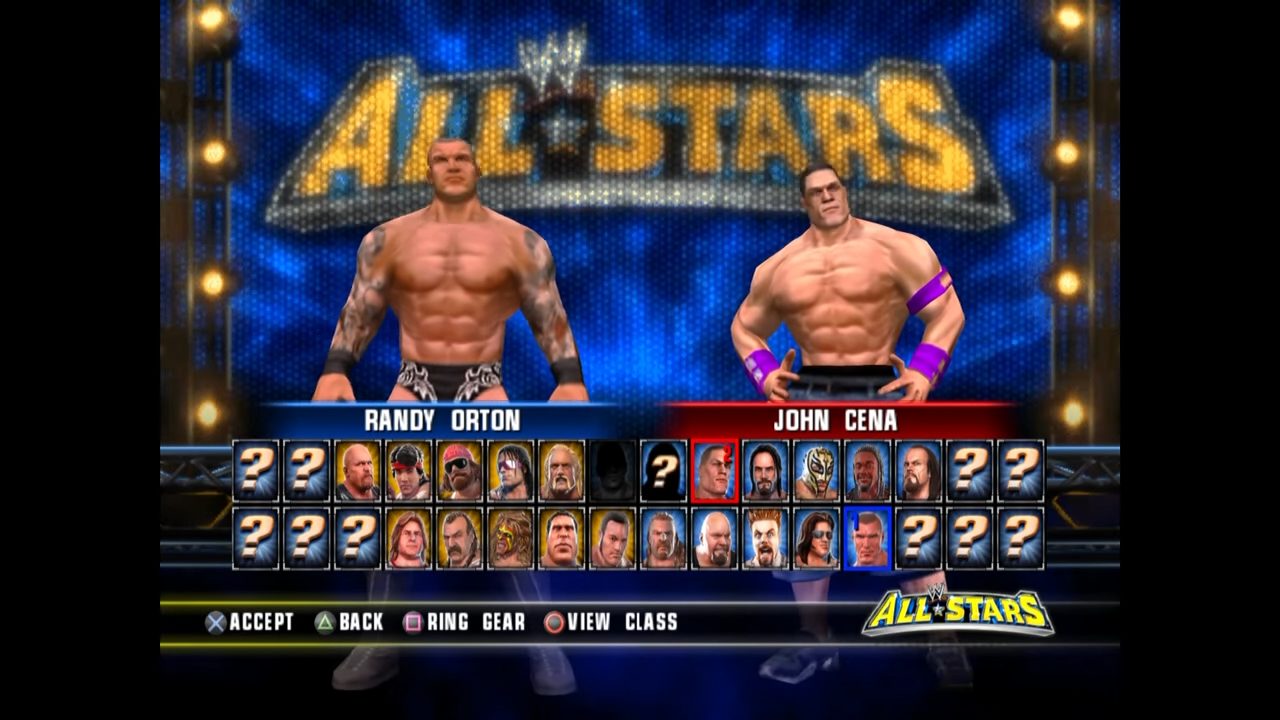The image size is (1280, 720).
Task: Choose the bearded wrestler with pink bandana and sunglasses
Action: [x=460, y=470]
